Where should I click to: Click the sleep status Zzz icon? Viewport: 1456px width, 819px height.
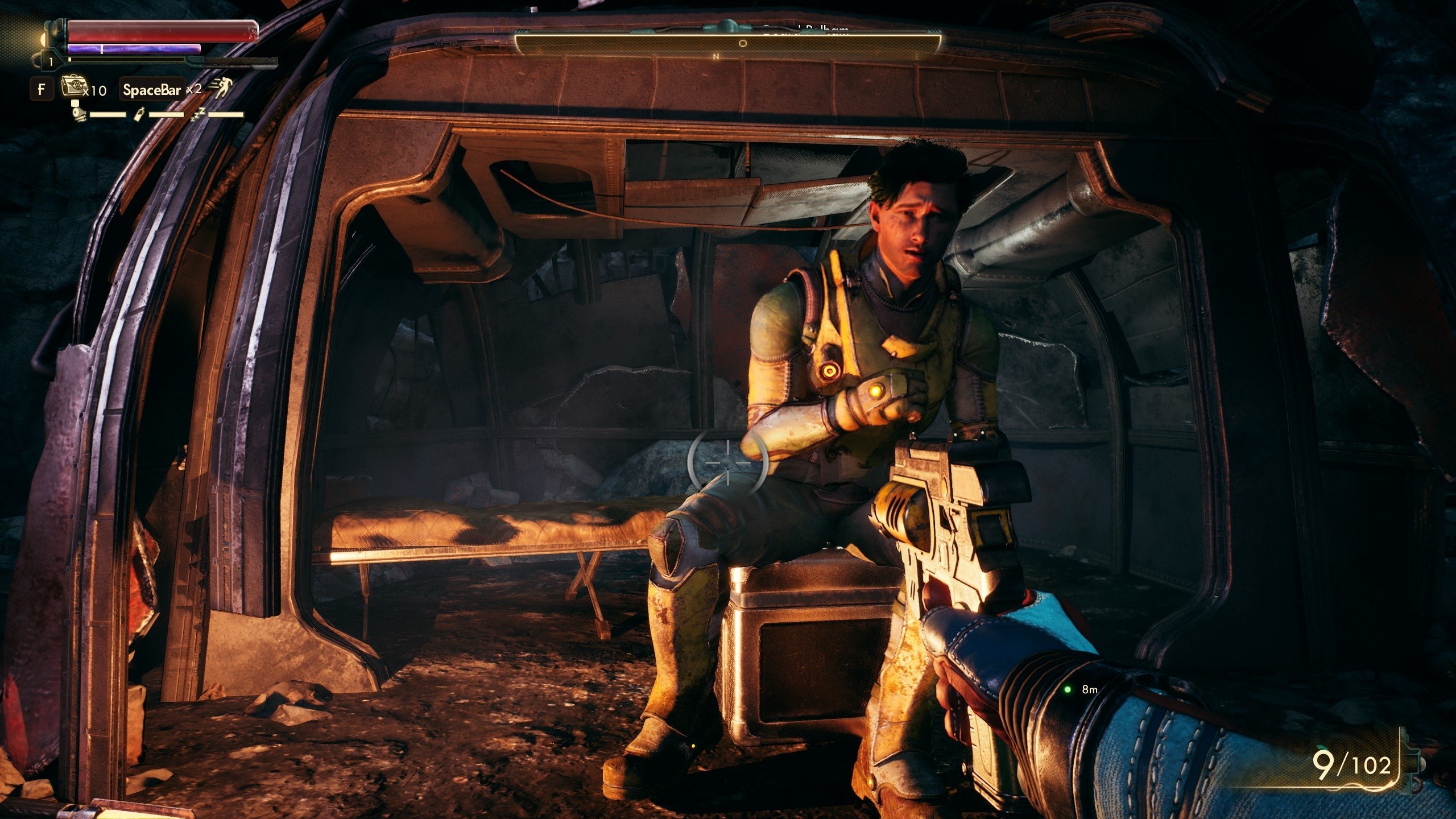198,114
